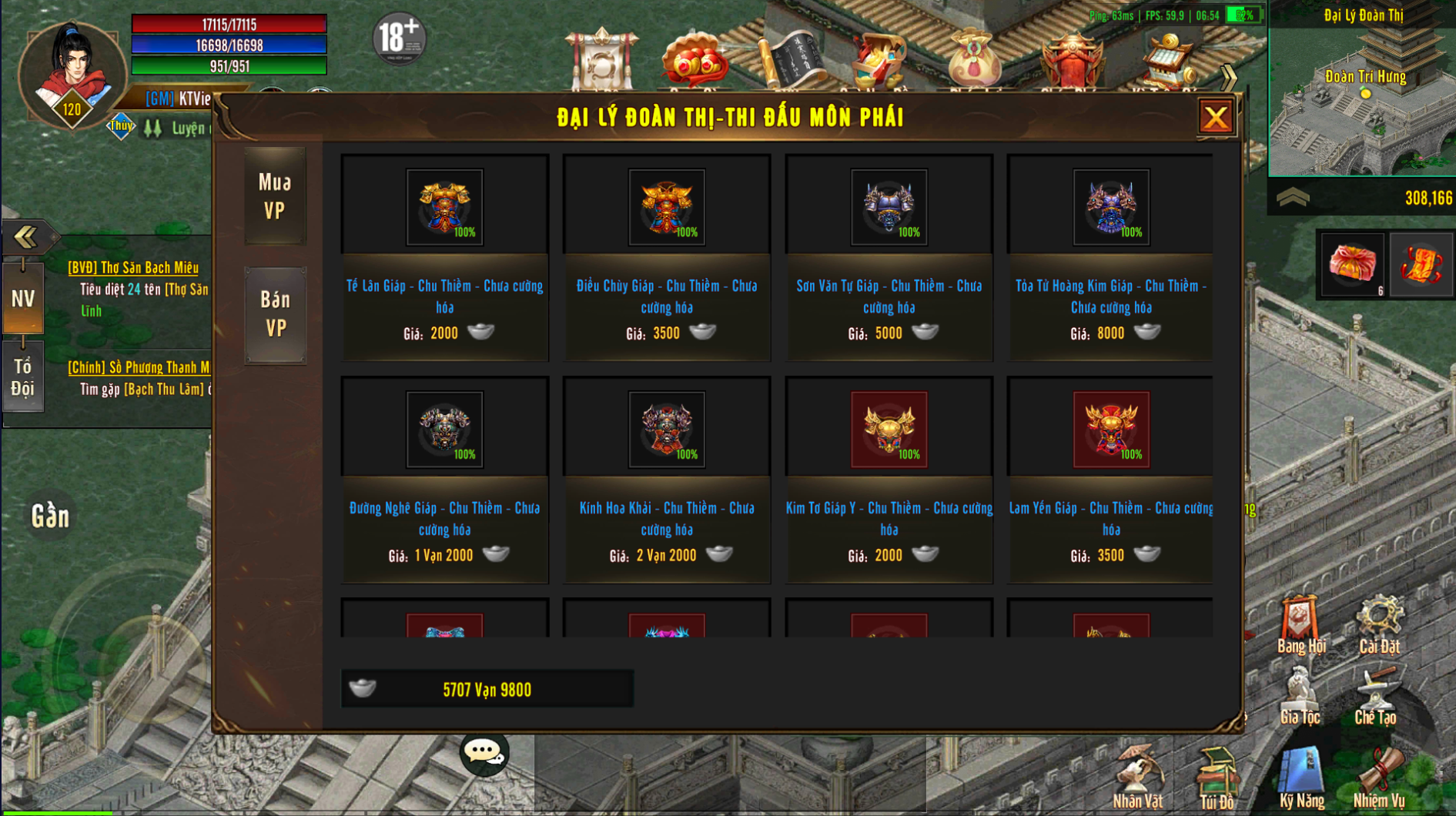
Task: Choose Kính Hoa Khải armor item
Action: pos(666,430)
